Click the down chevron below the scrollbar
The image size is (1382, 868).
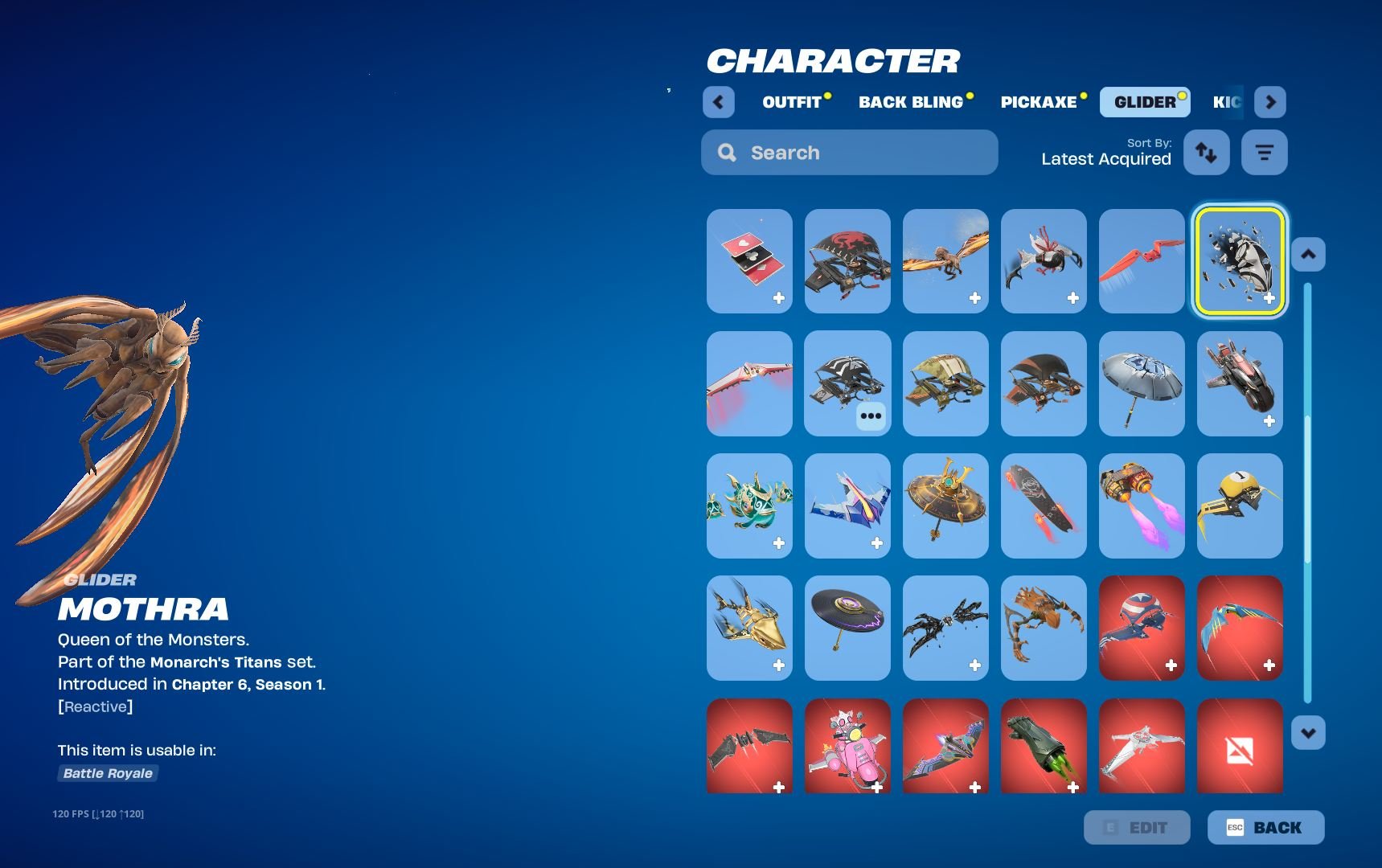pos(1308,732)
